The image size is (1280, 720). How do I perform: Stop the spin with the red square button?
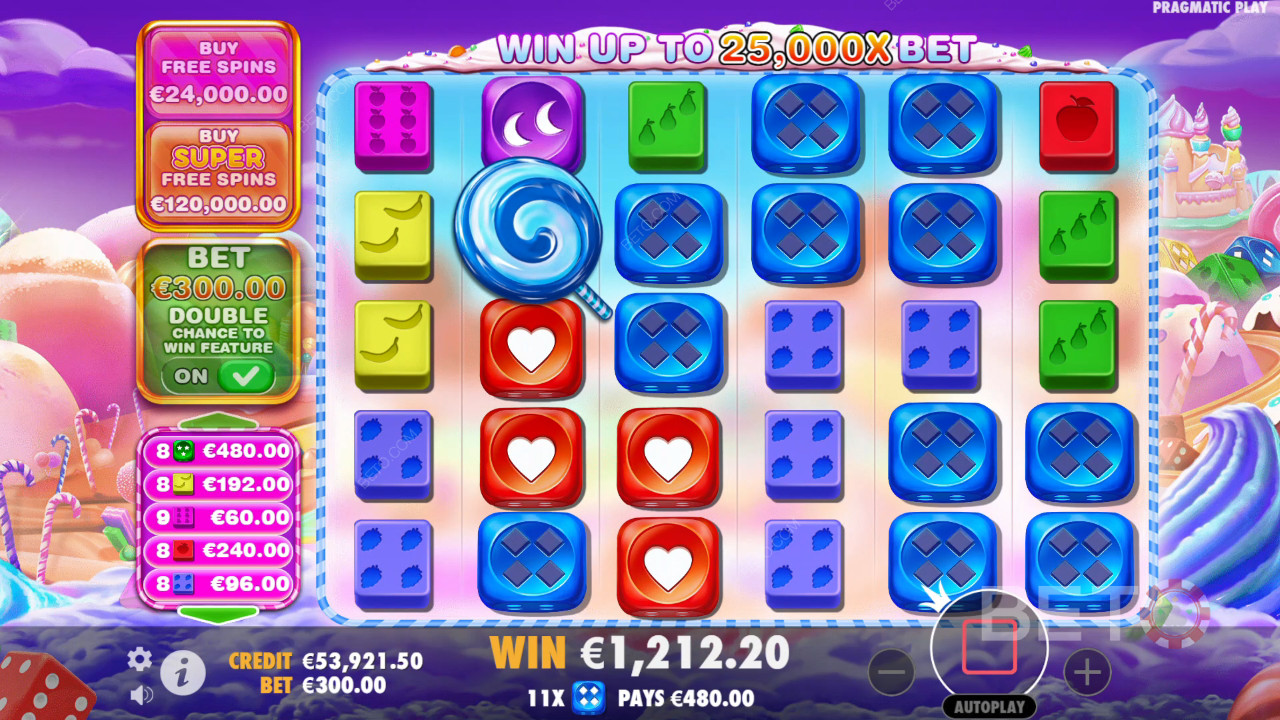[990, 647]
